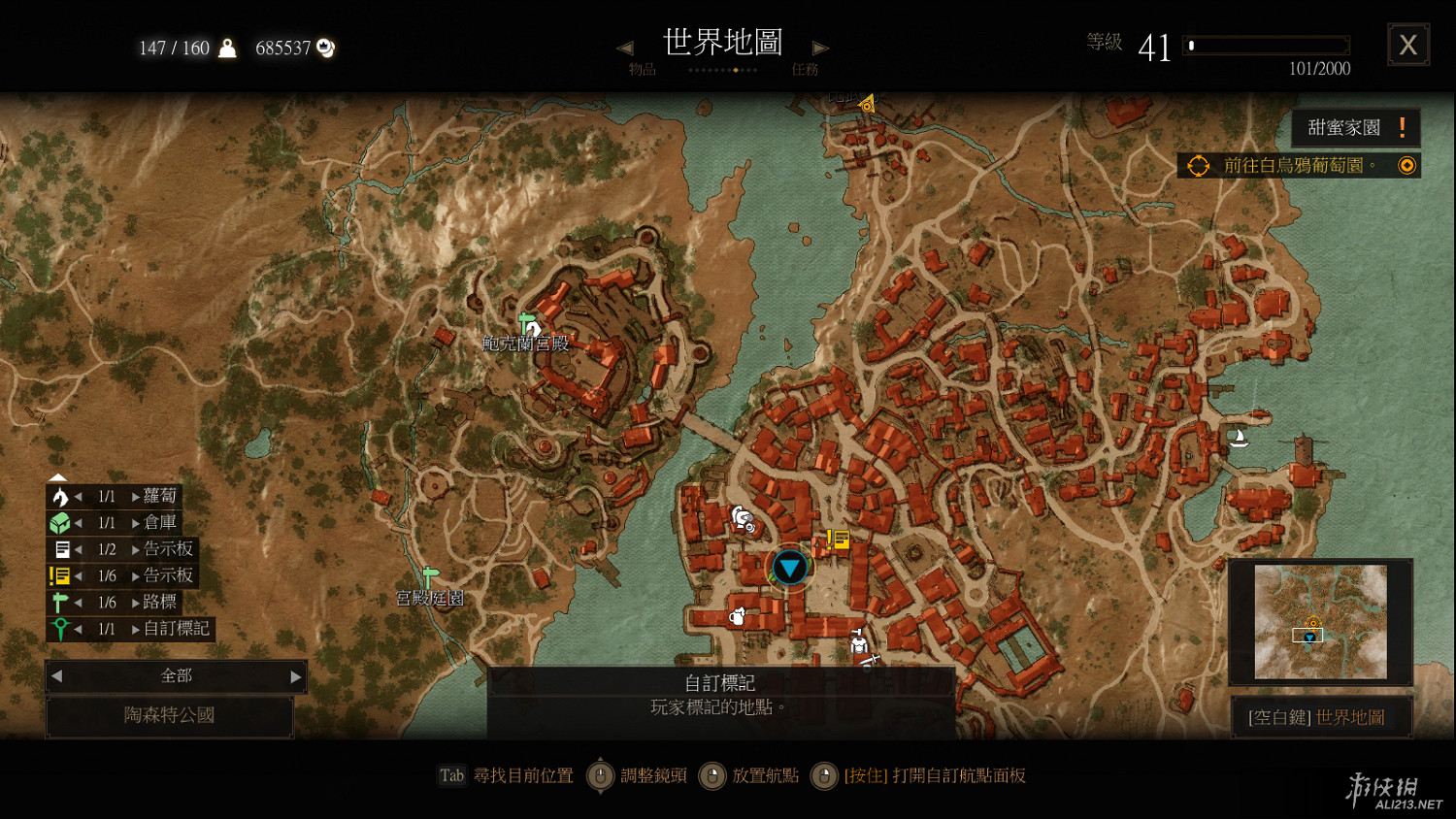The height and width of the screenshot is (819, 1456).
Task: Cycle notice boards with the 1/6 right arrow
Action: pyautogui.click(x=136, y=575)
